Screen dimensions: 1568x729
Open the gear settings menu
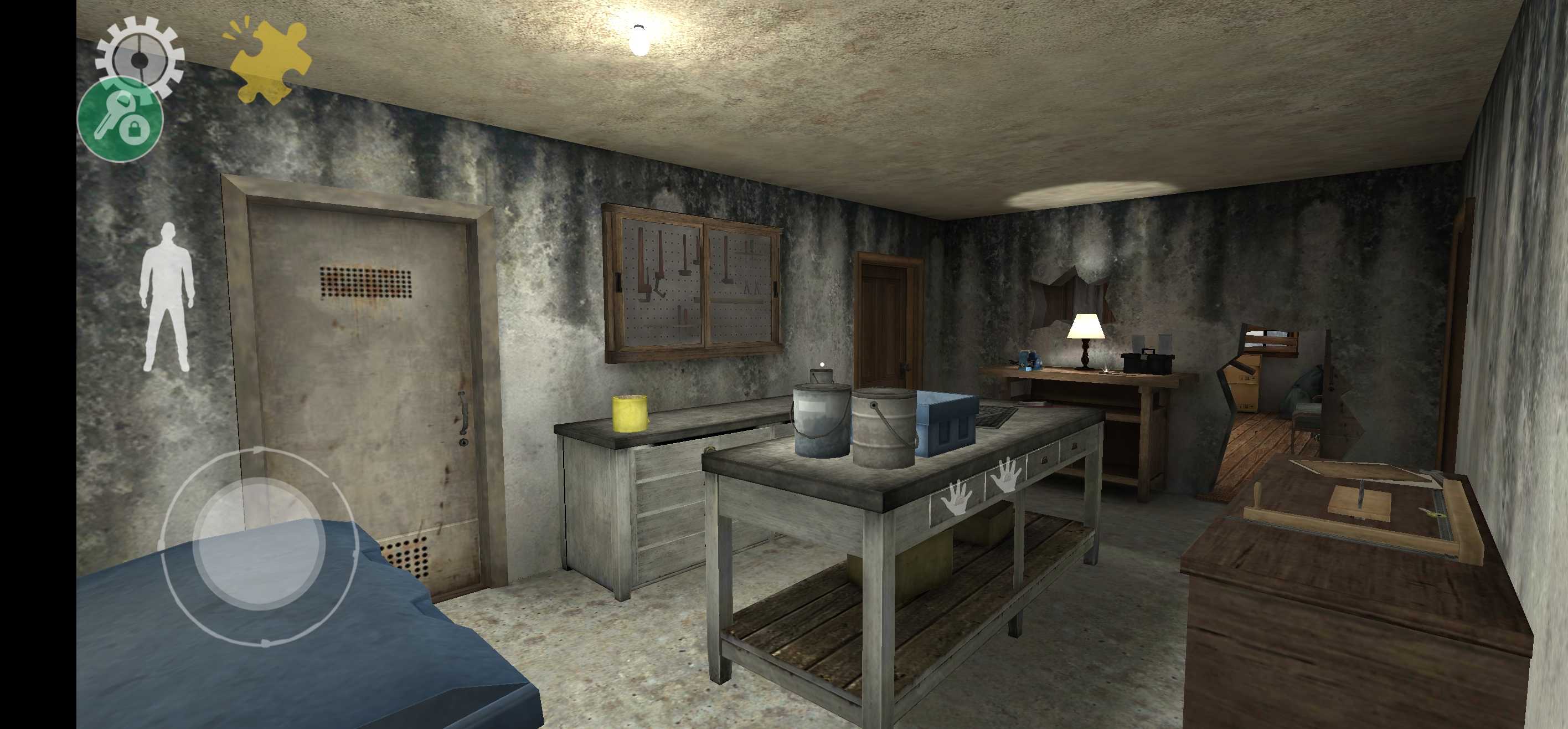[x=140, y=55]
